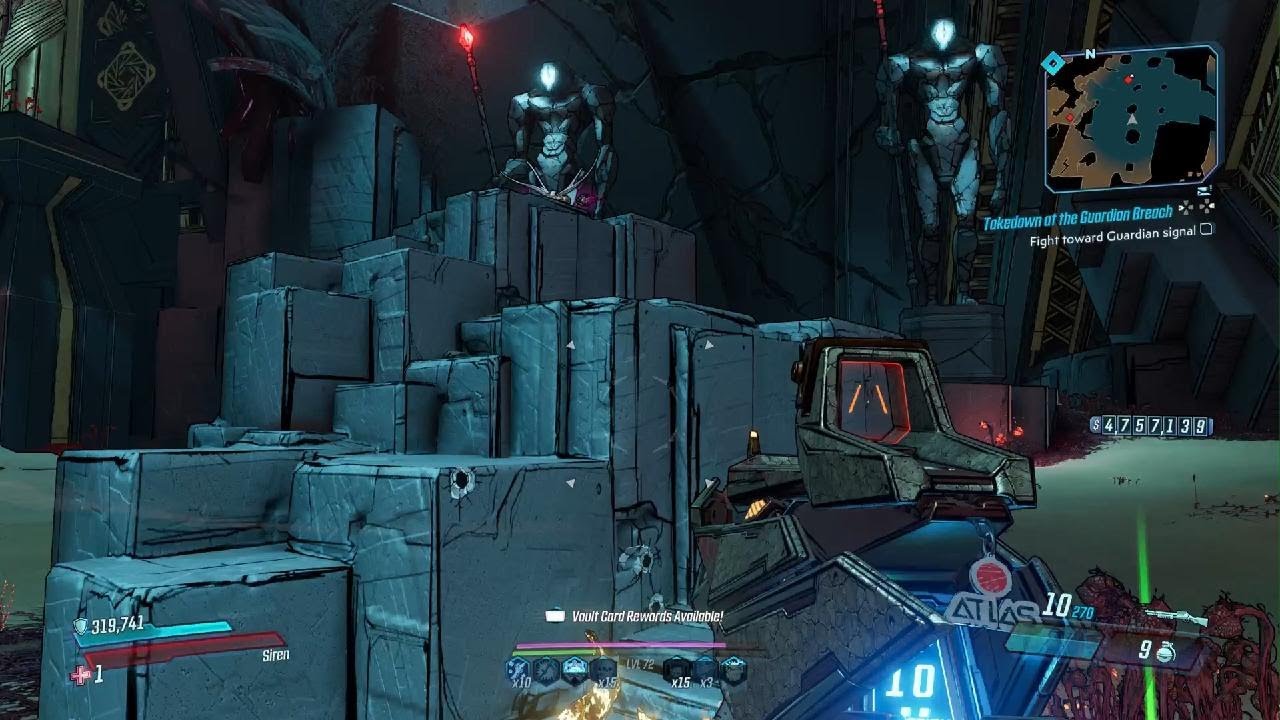
Task: Click the first buff icon showing x10
Action: tap(518, 668)
